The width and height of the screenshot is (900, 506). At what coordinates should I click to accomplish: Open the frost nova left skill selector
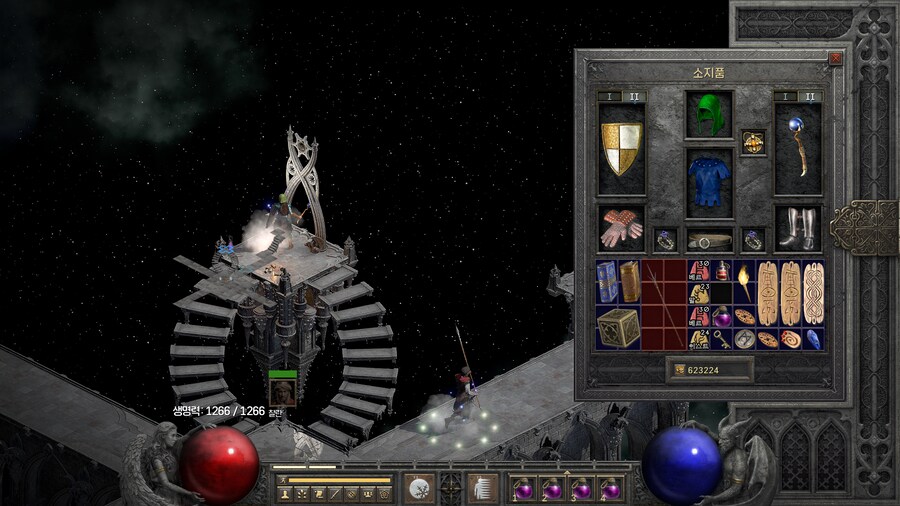(420, 488)
